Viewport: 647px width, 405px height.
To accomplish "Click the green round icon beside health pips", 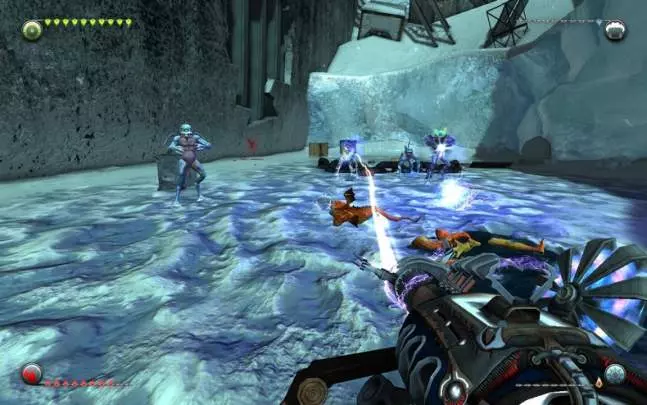I will (32, 29).
